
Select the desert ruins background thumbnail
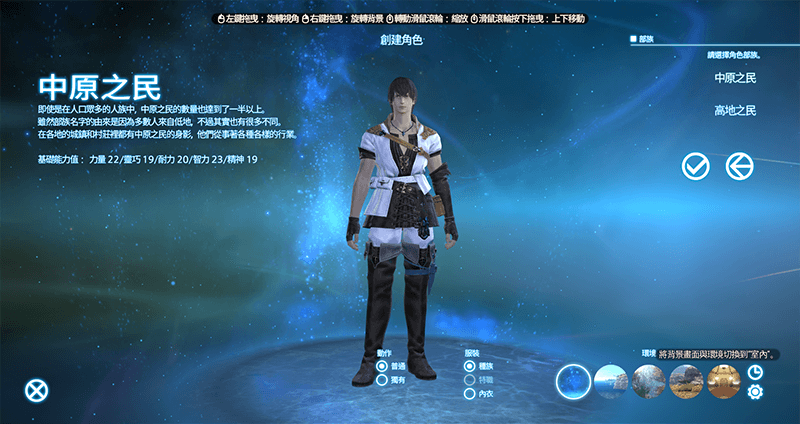[x=686, y=381]
